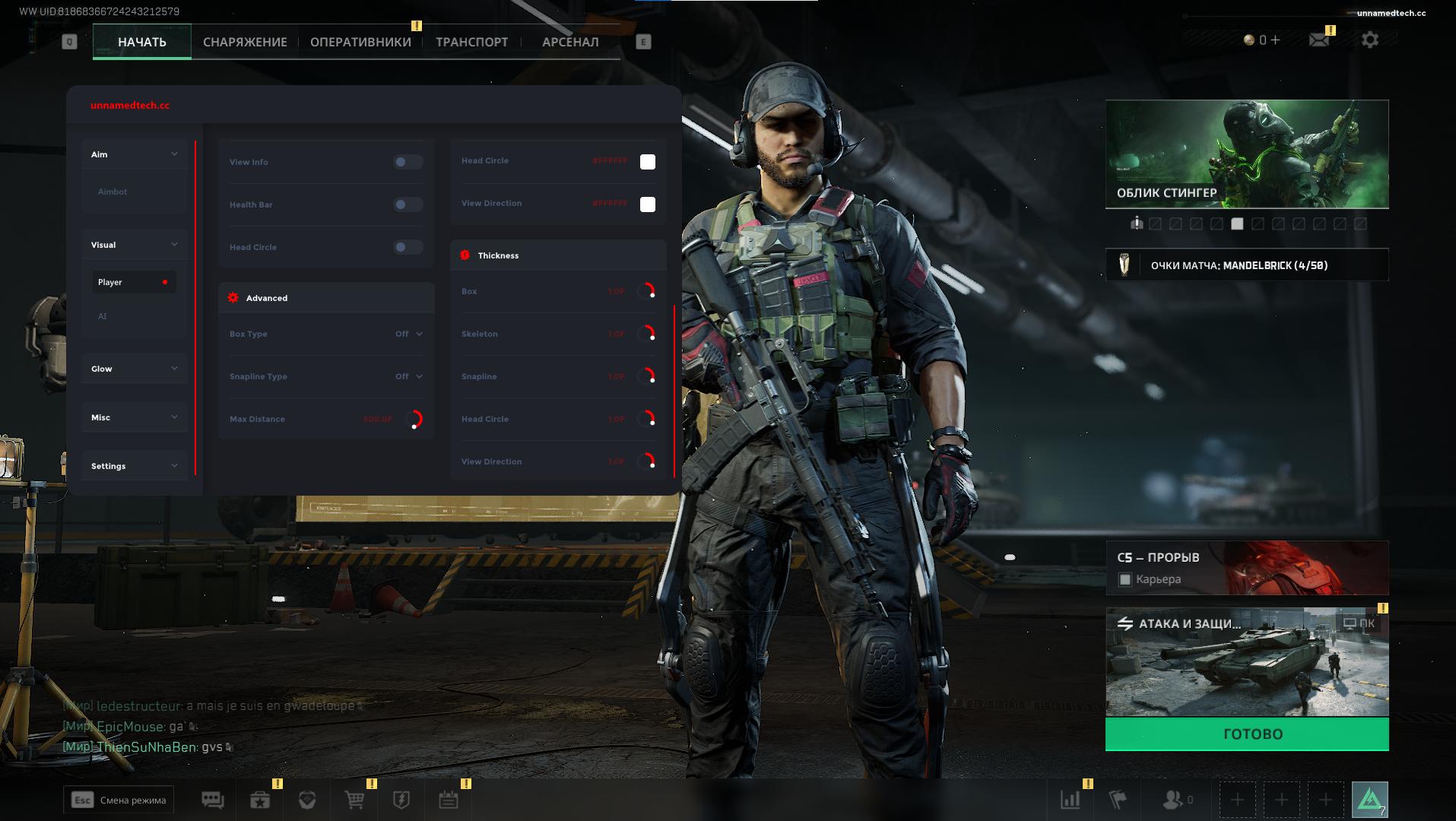Screen dimensions: 1456x821
Task: Open the bar chart statistics icon
Action: 1071,800
